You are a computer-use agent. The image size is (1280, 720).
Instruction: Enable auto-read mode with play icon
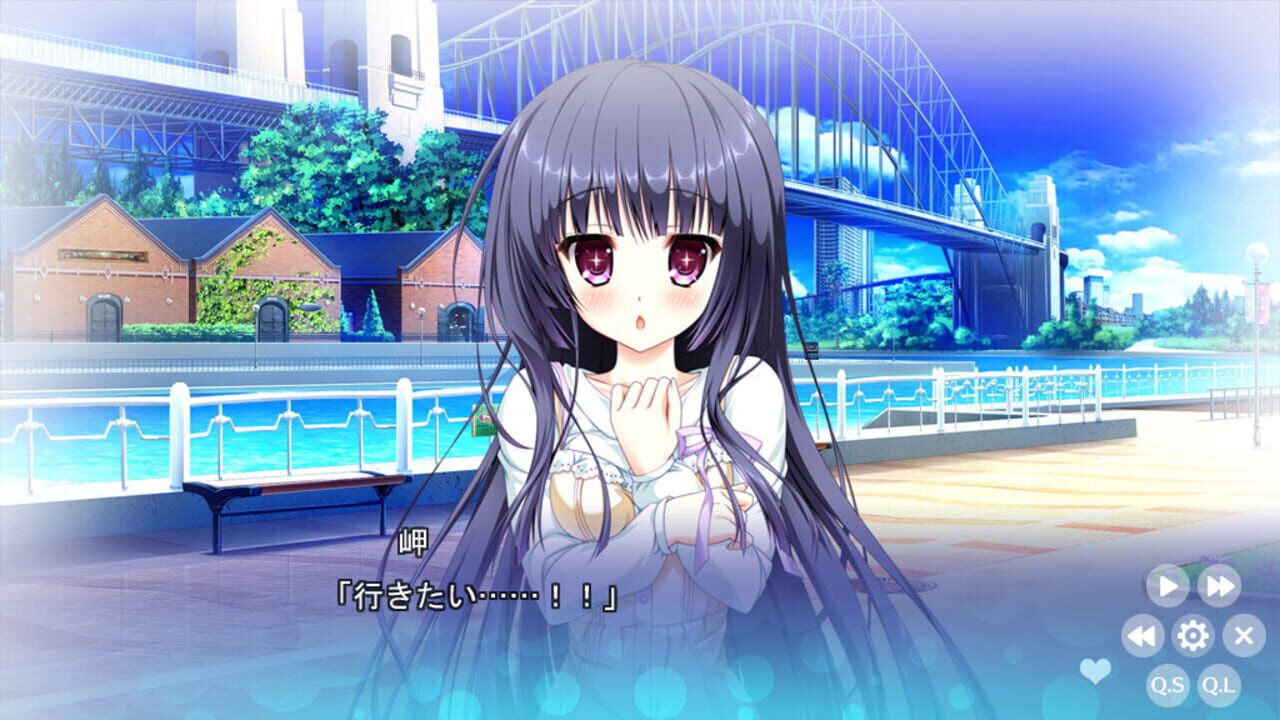pos(1168,586)
